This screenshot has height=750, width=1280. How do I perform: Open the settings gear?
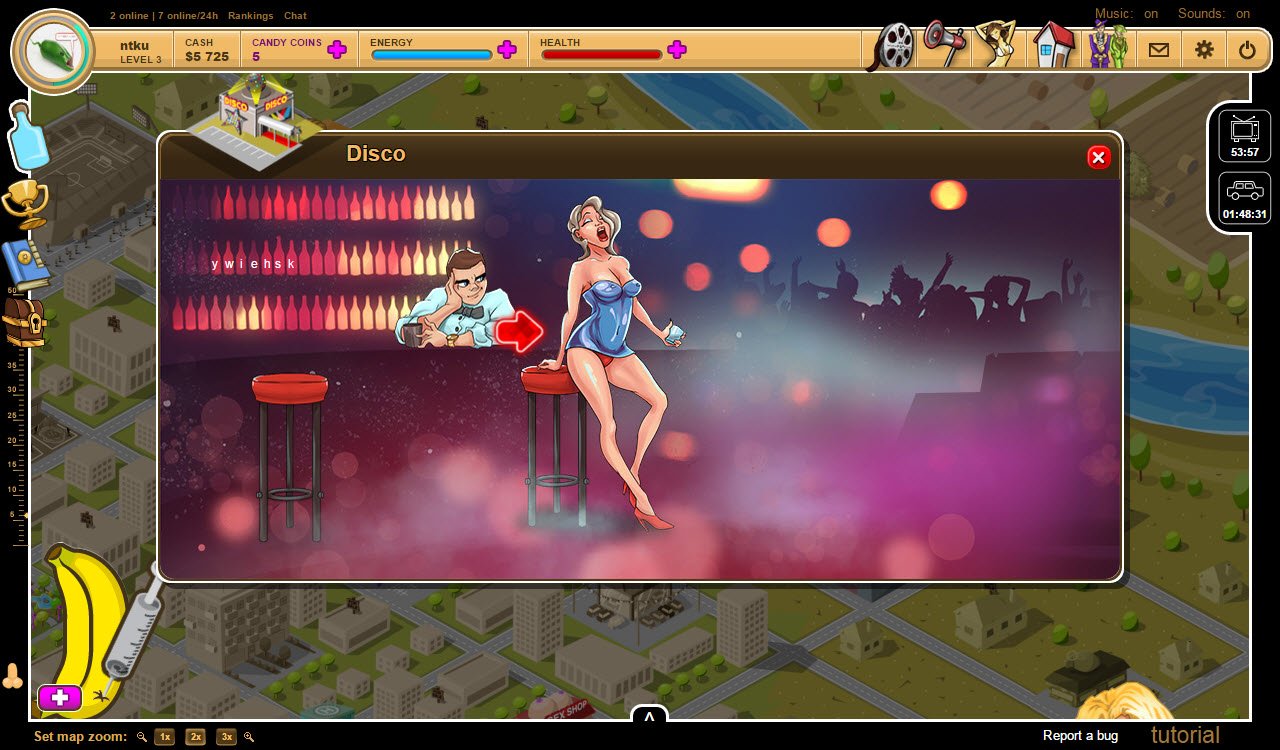[1204, 48]
